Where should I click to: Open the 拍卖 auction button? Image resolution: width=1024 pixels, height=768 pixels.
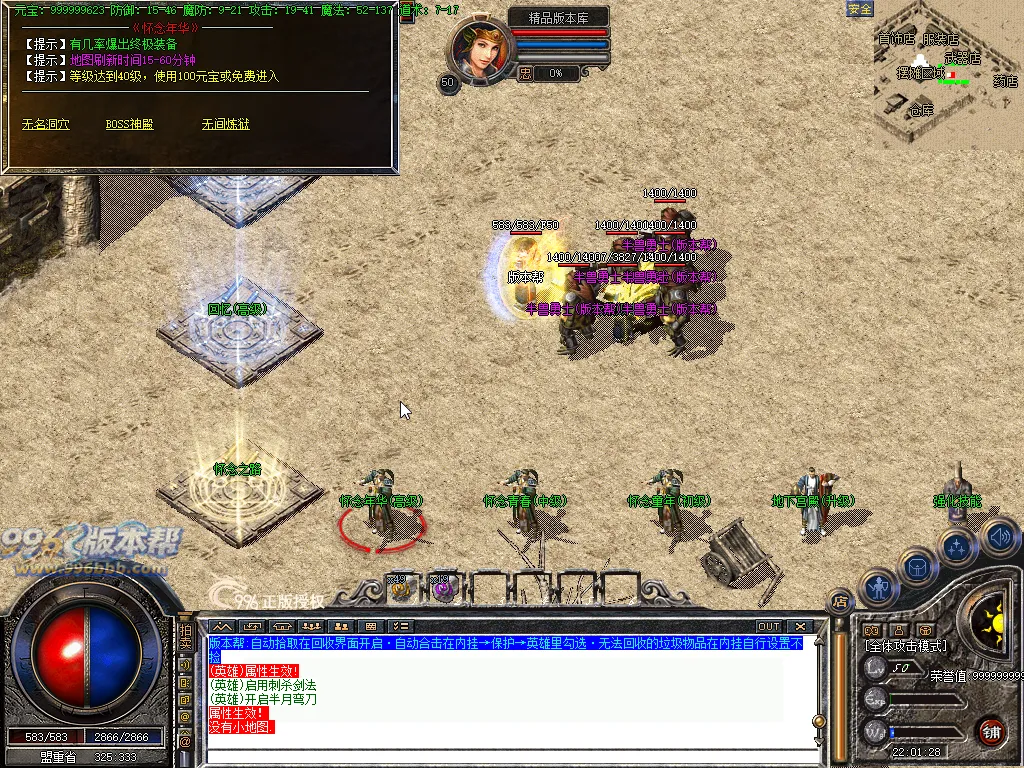185,637
